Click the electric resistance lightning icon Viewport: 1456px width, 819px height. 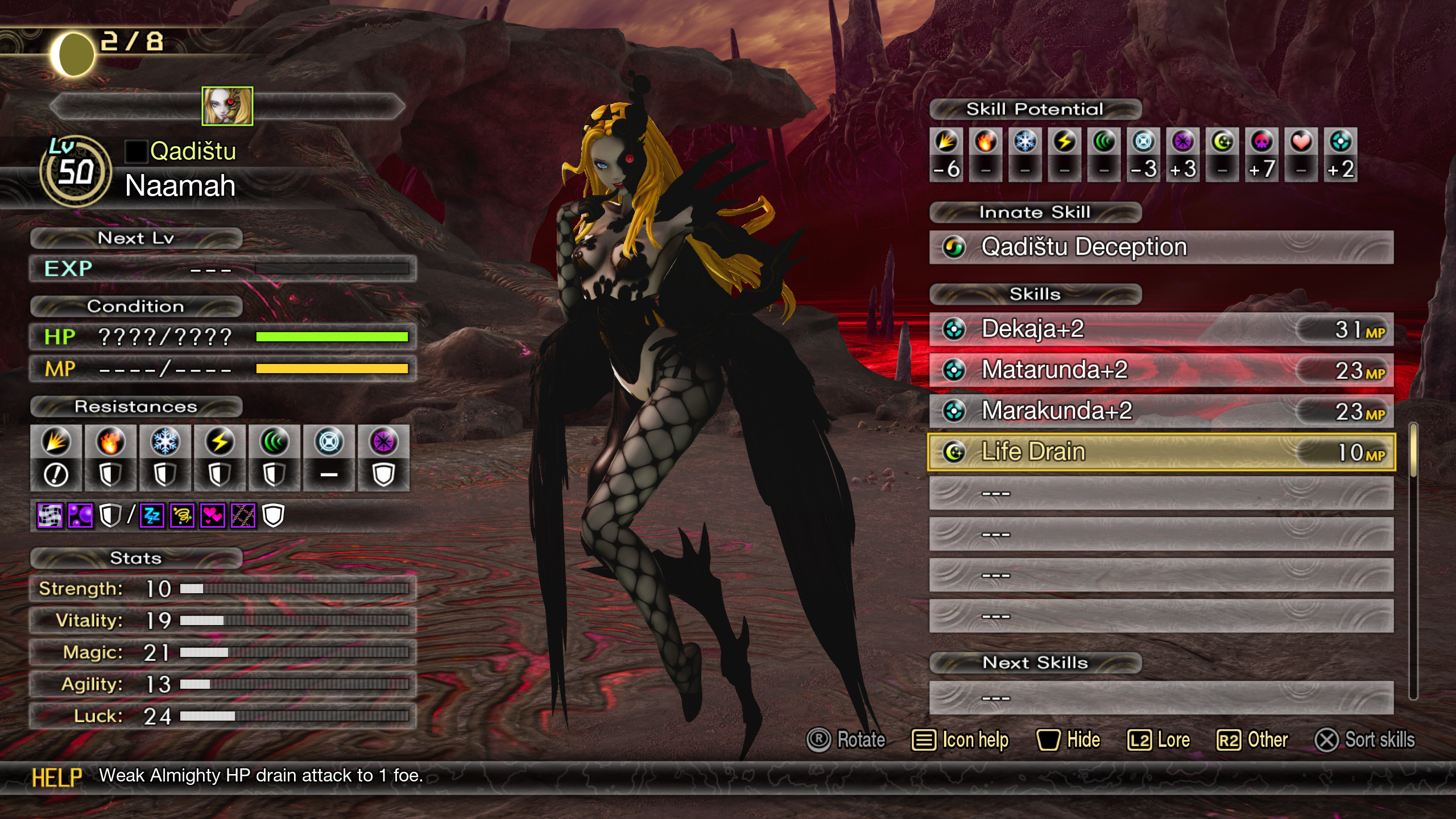point(220,442)
